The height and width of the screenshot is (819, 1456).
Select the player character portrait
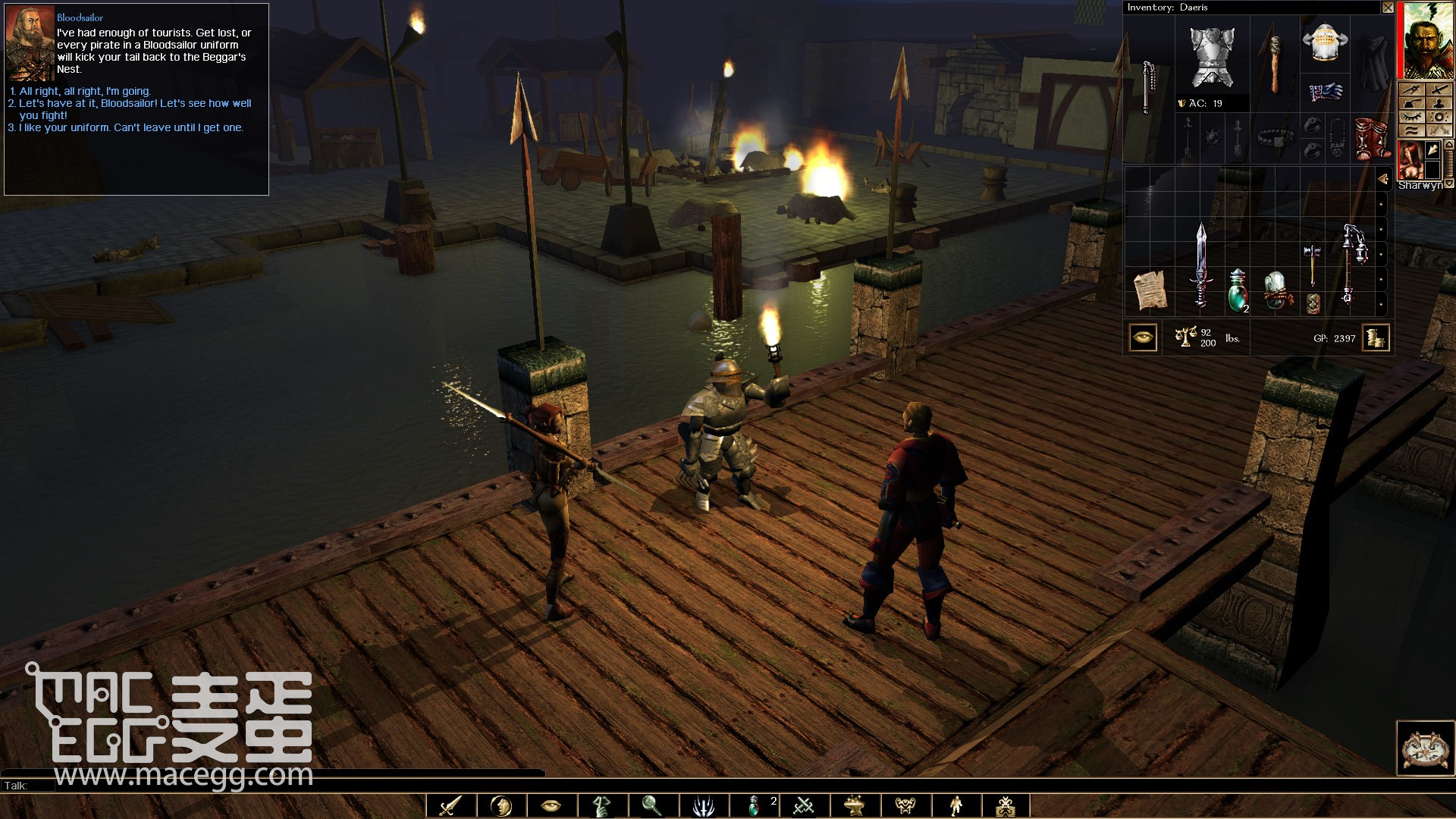coord(1426,40)
